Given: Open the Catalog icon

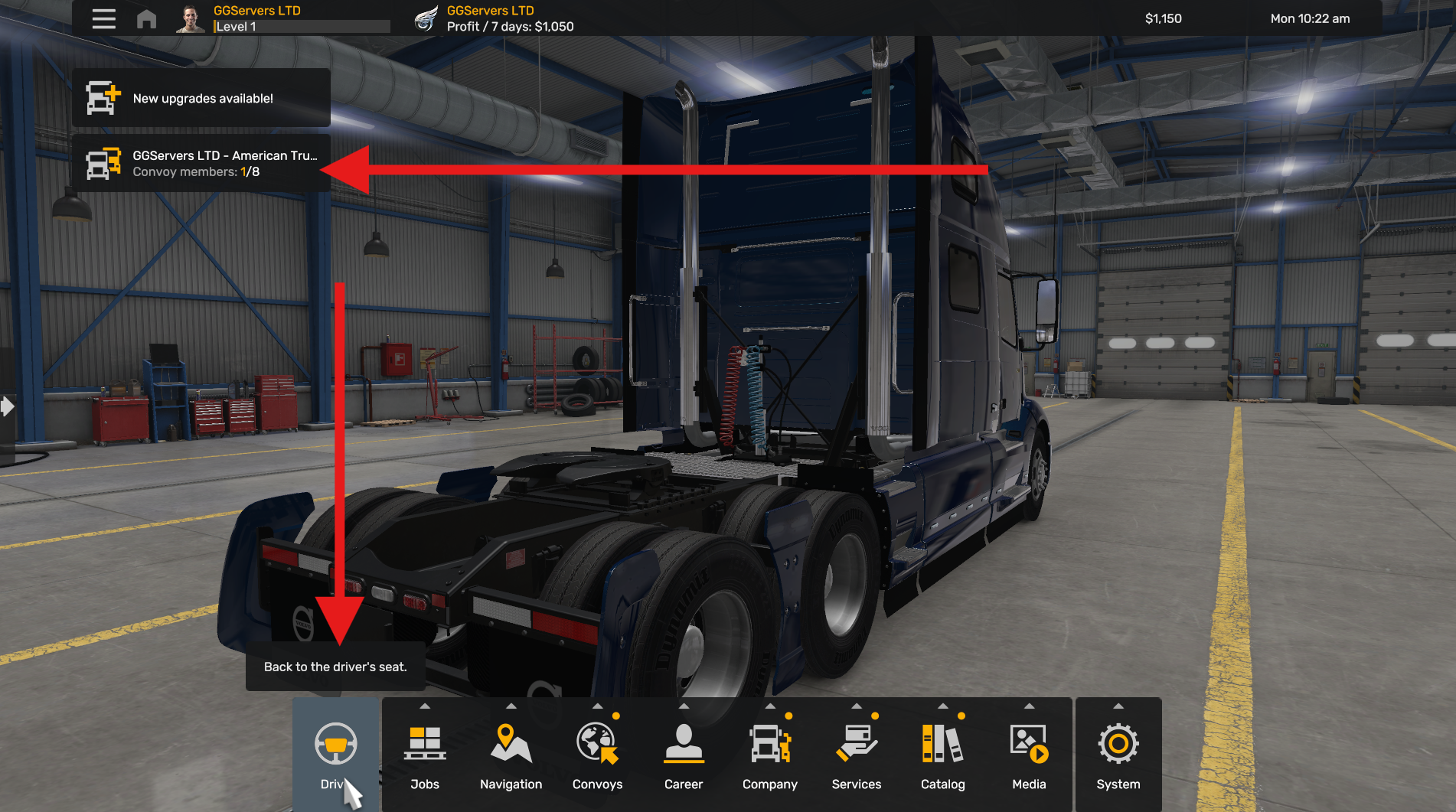Looking at the screenshot, I should pyautogui.click(x=942, y=742).
